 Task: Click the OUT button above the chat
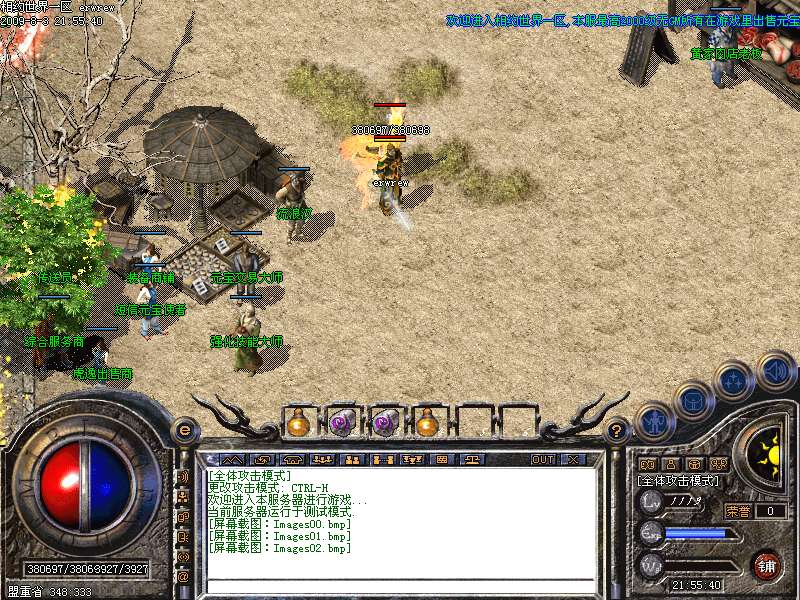tap(542, 460)
